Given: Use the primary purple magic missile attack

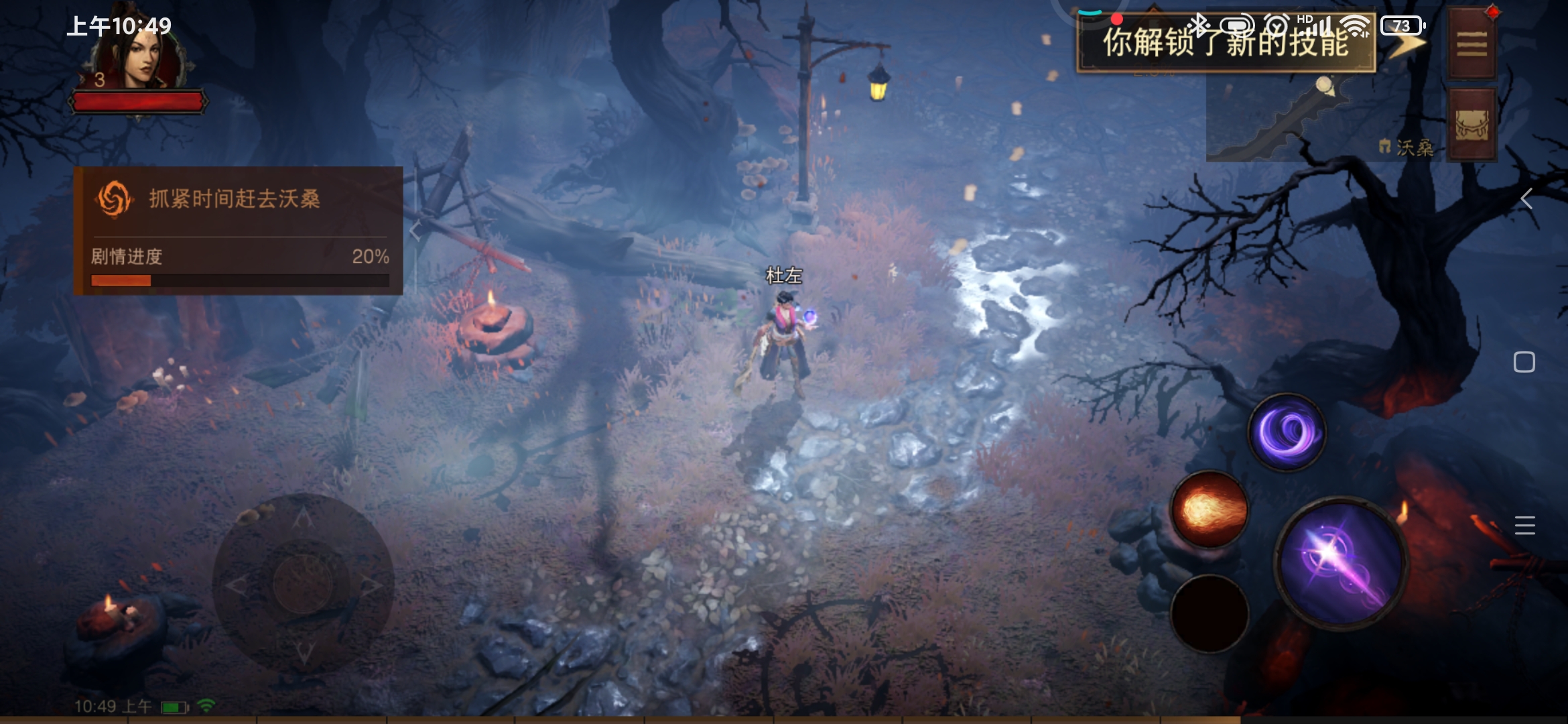Looking at the screenshot, I should tap(1341, 562).
